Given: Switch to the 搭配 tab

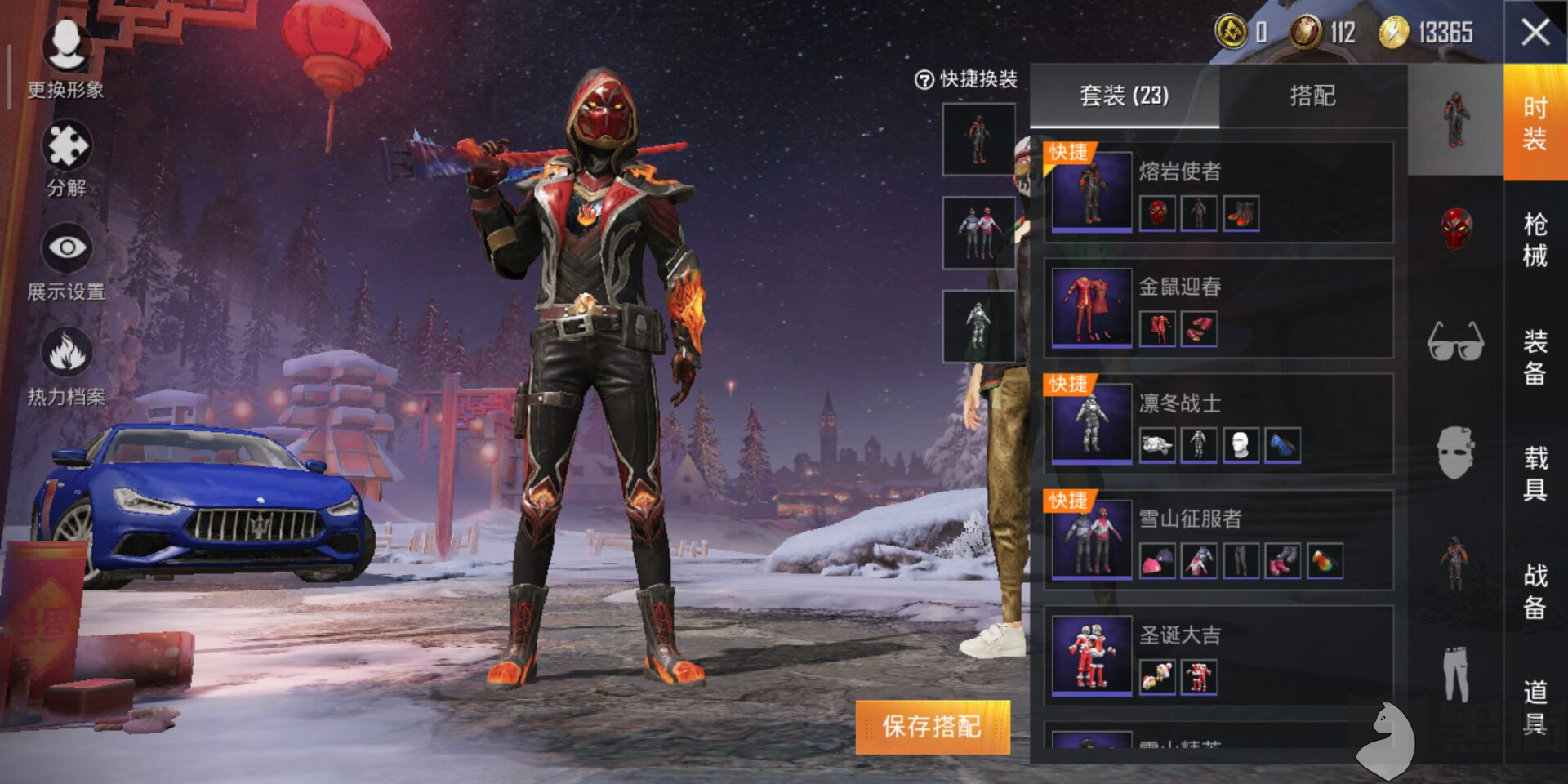Looking at the screenshot, I should 1312,96.
